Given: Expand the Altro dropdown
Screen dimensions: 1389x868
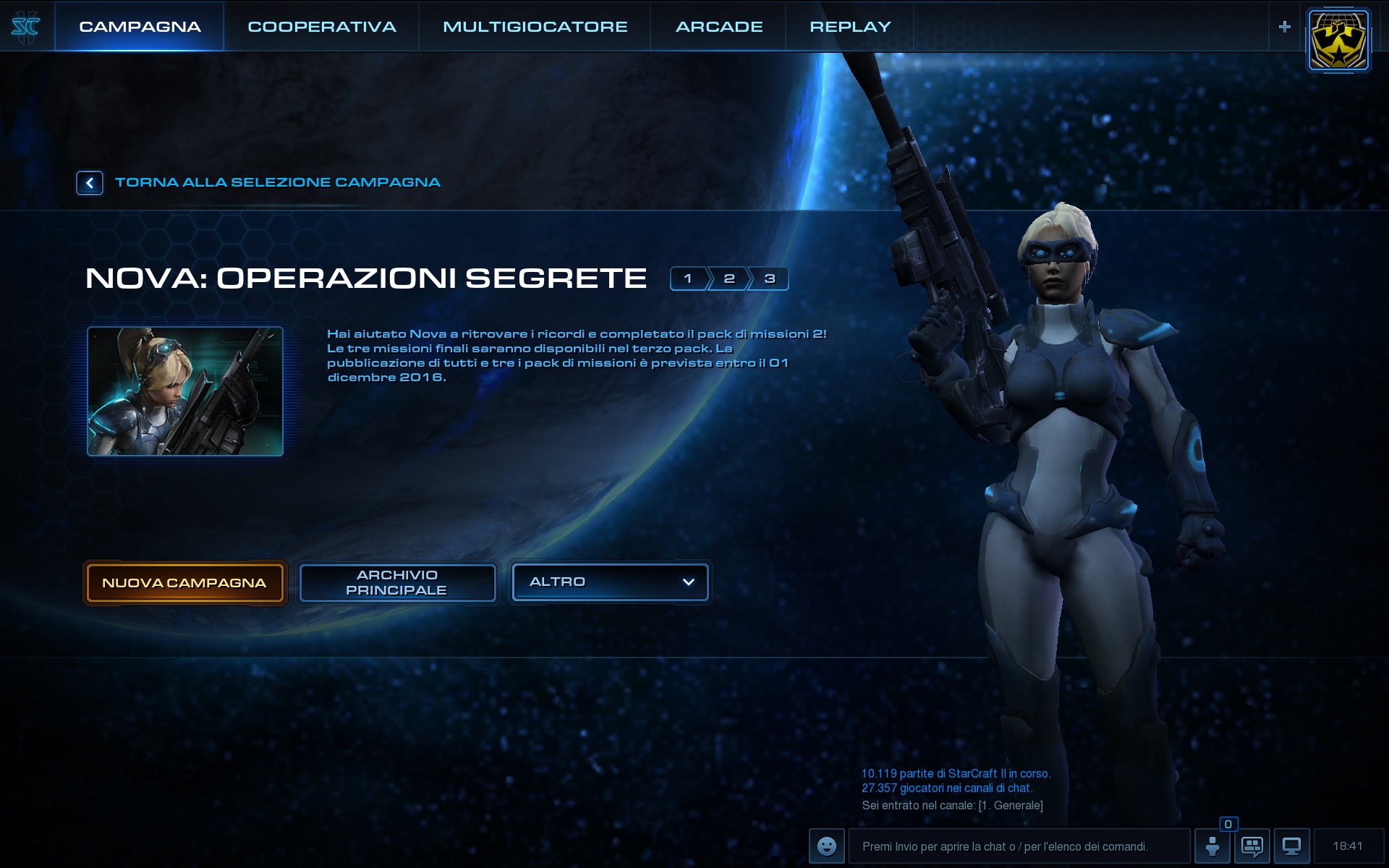Looking at the screenshot, I should point(611,582).
